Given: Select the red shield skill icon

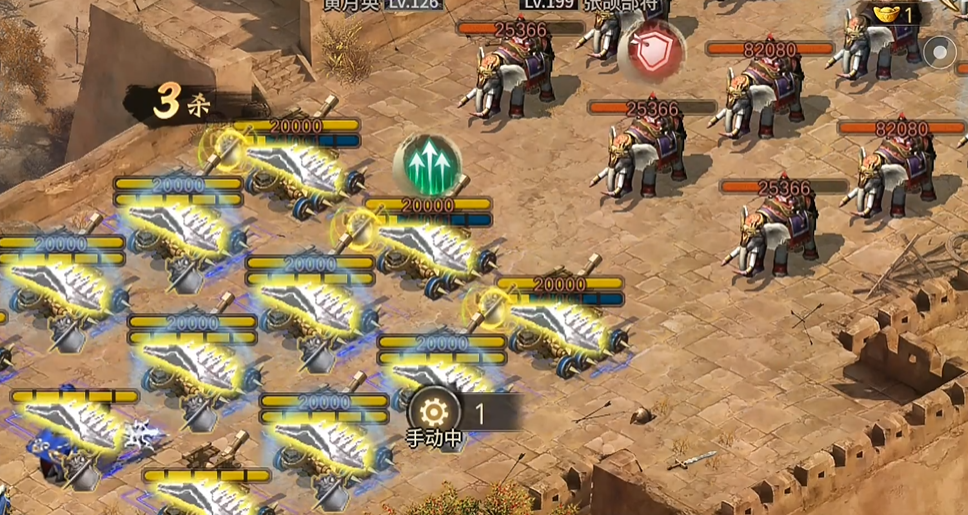Looking at the screenshot, I should 651,52.
